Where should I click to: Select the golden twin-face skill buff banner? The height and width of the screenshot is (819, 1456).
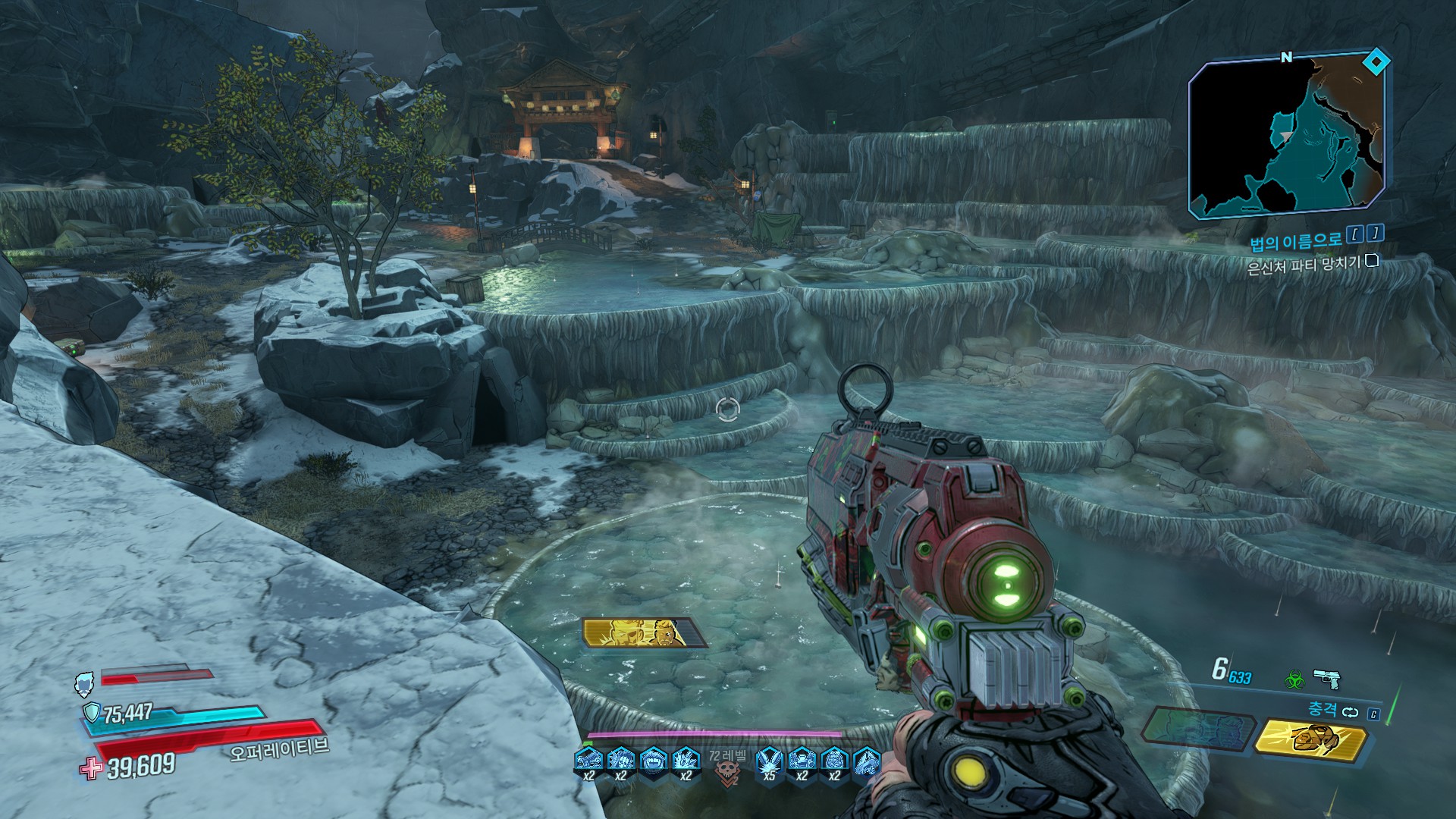point(643,632)
